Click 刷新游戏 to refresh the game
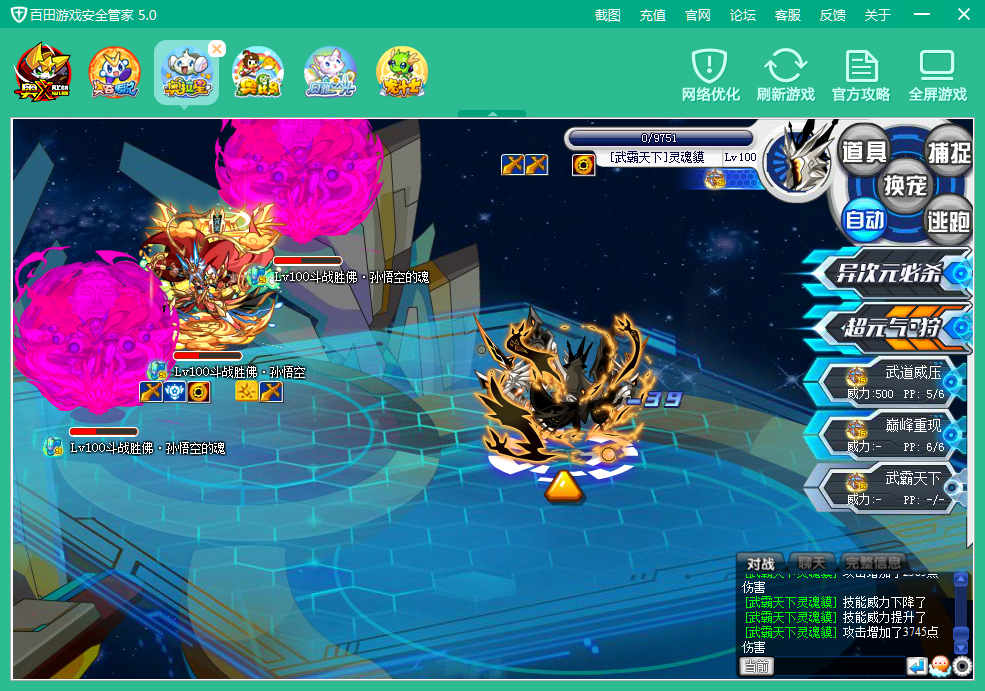The width and height of the screenshot is (985, 691). [785, 76]
